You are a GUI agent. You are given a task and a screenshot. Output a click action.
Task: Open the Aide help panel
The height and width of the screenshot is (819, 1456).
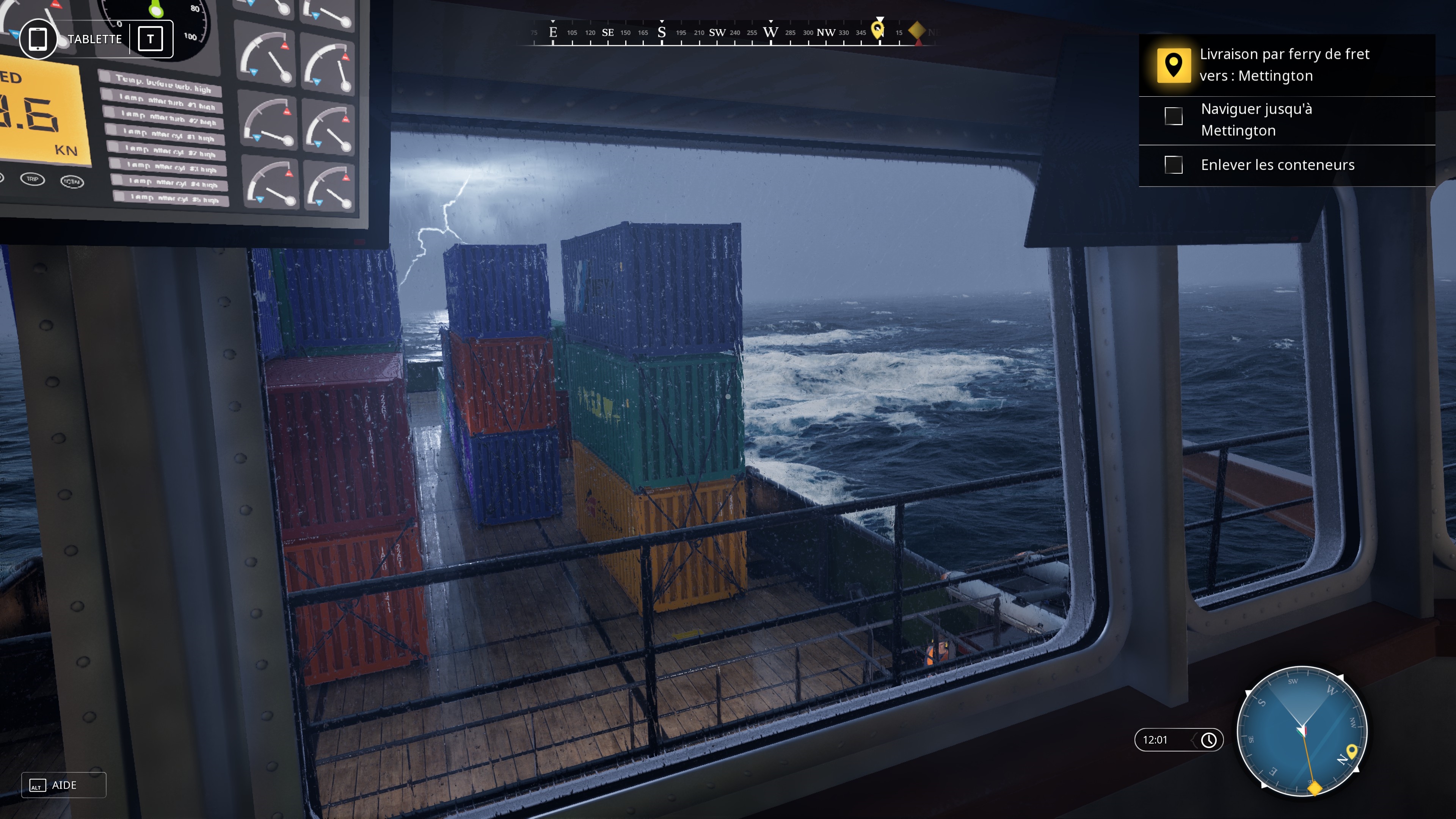[x=63, y=785]
